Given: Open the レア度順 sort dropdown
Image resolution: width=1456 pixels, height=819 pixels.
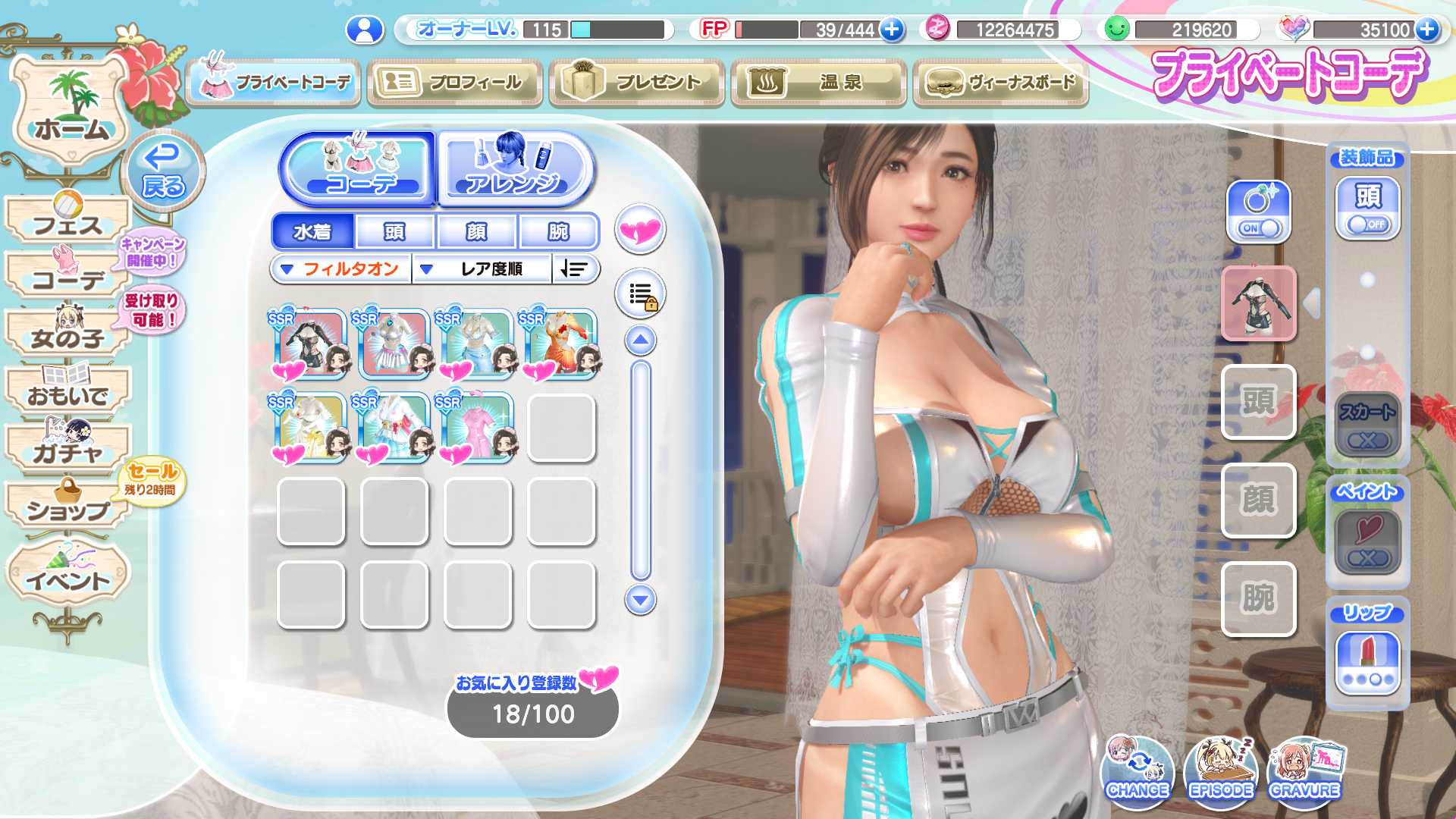Looking at the screenshot, I should [482, 269].
